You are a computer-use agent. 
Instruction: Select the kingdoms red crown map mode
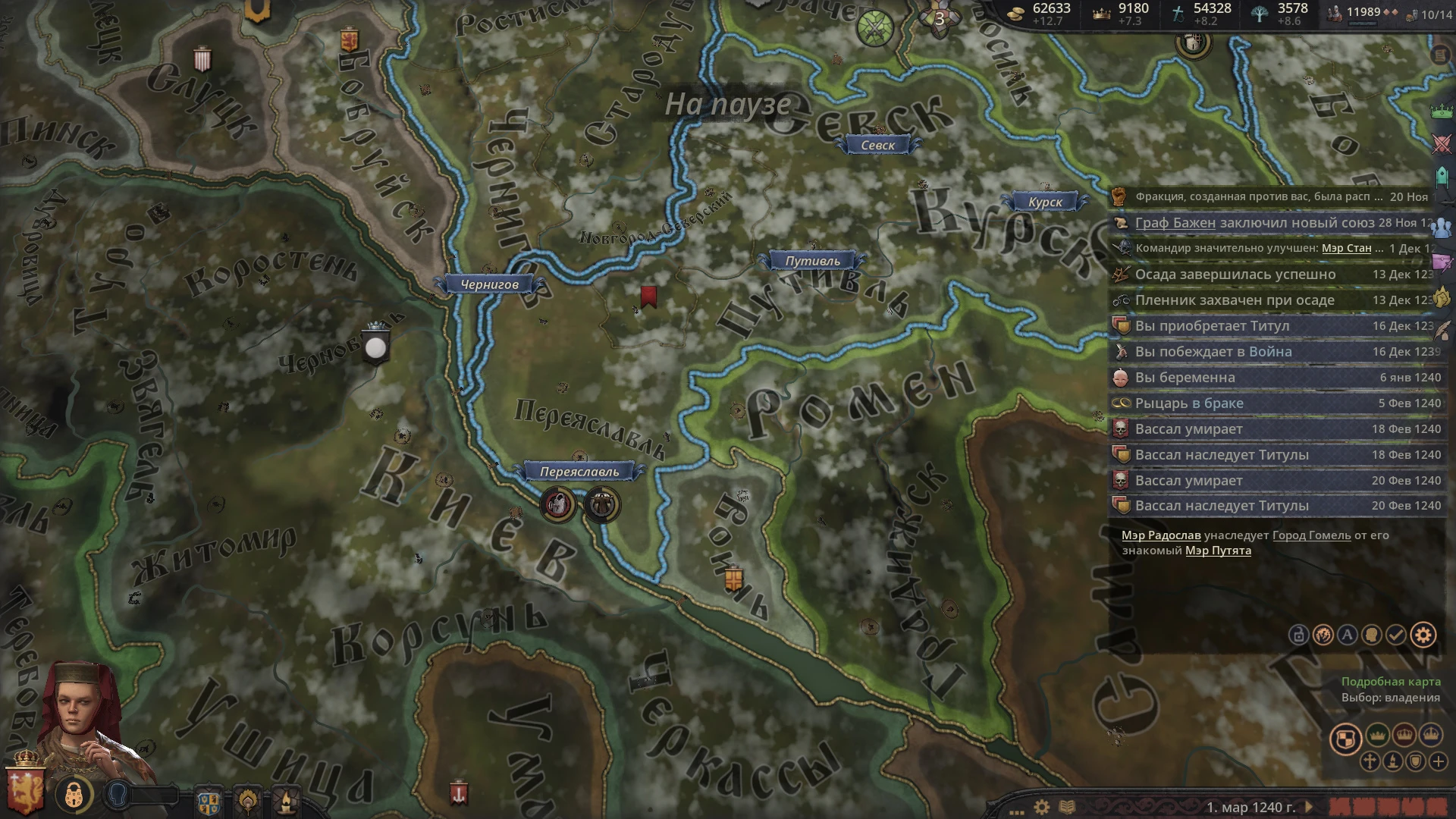(1405, 734)
